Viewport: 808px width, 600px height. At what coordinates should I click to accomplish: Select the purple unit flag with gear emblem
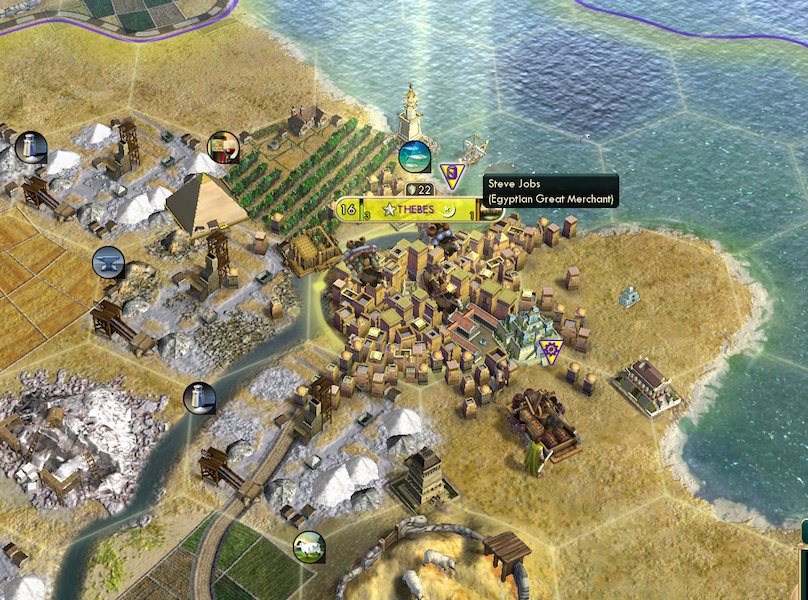tap(549, 348)
